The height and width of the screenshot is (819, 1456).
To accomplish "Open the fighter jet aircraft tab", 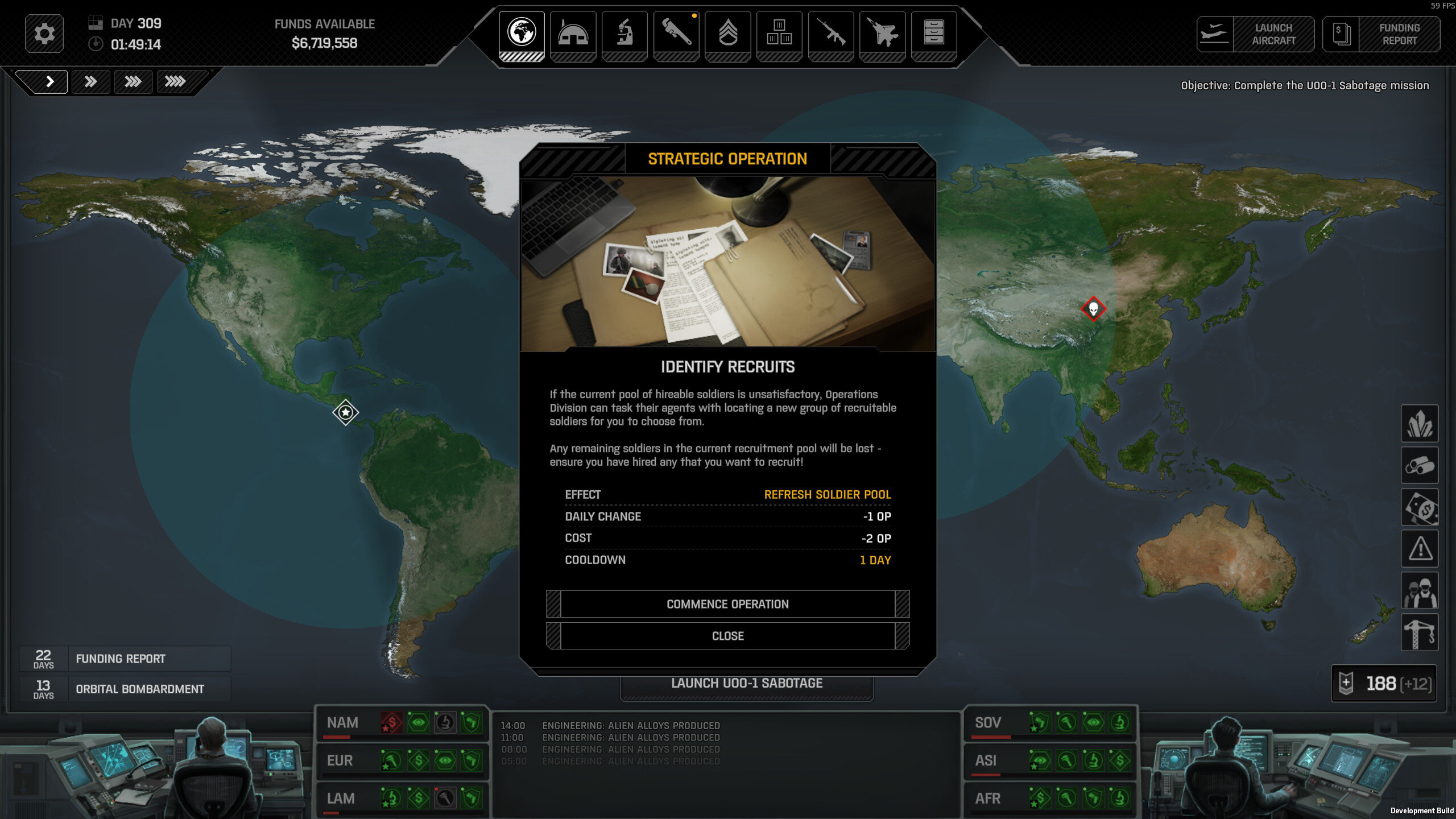I will 882,34.
